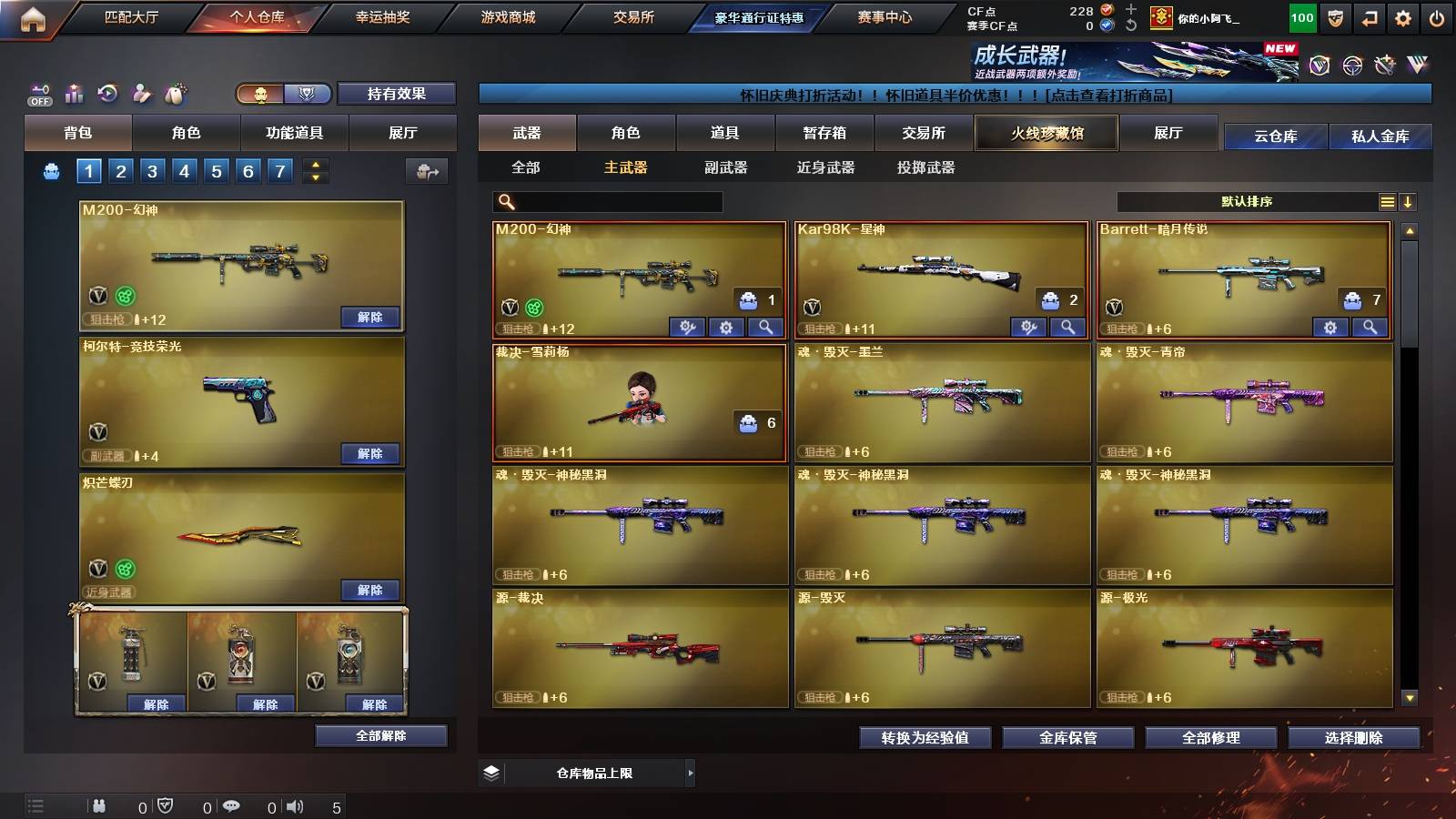
Task: Click the list view icon next to 默认排序
Action: pos(1388,201)
